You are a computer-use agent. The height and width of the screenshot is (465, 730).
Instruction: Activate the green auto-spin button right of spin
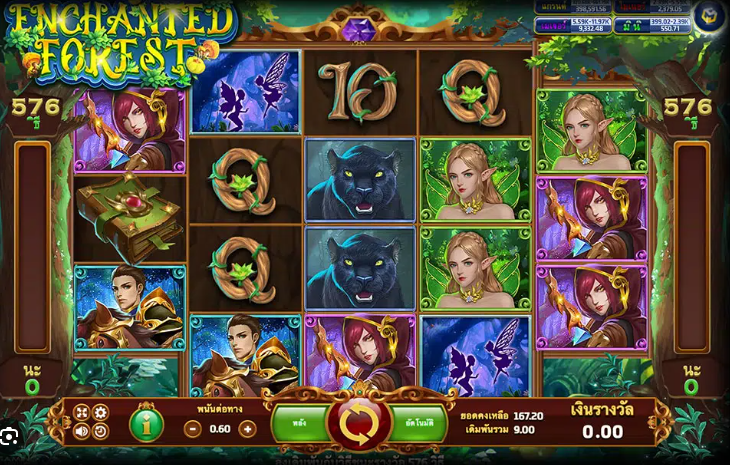click(418, 424)
